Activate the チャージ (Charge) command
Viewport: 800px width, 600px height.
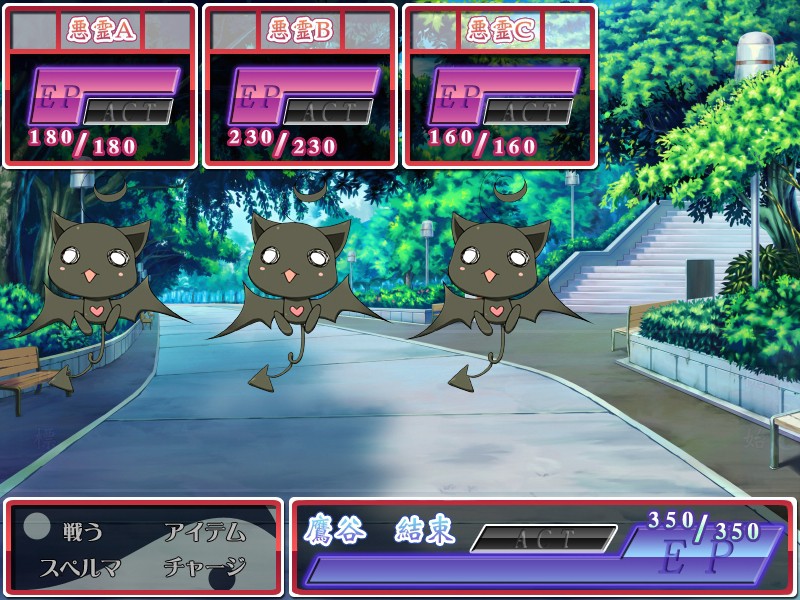pyautogui.click(x=204, y=567)
